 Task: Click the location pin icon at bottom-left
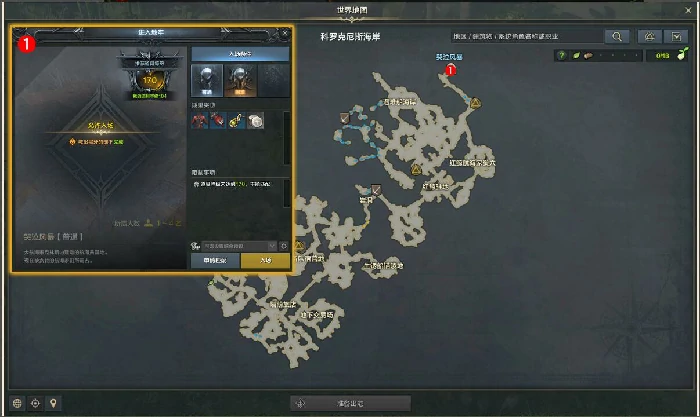(x=54, y=403)
